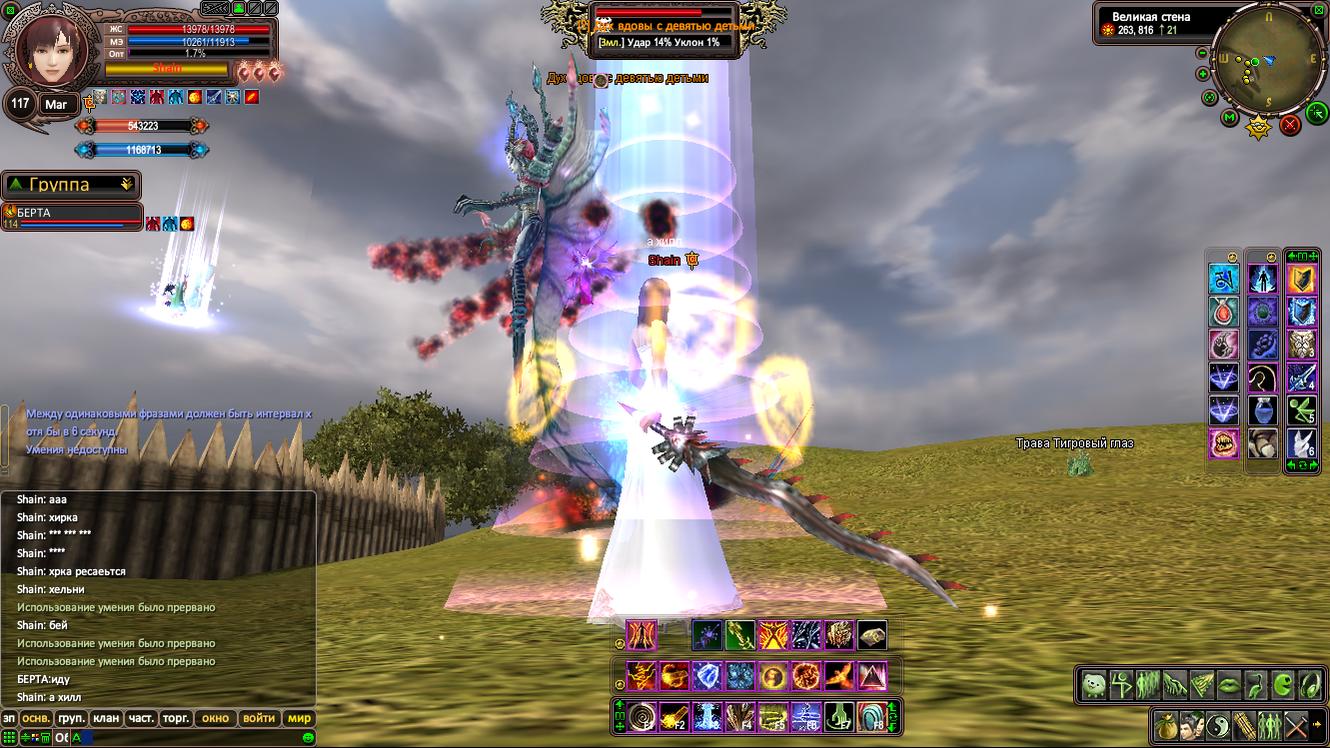Screen dimensions: 1330x748
Task: Switch to the груп. chat tab
Action: [71, 718]
